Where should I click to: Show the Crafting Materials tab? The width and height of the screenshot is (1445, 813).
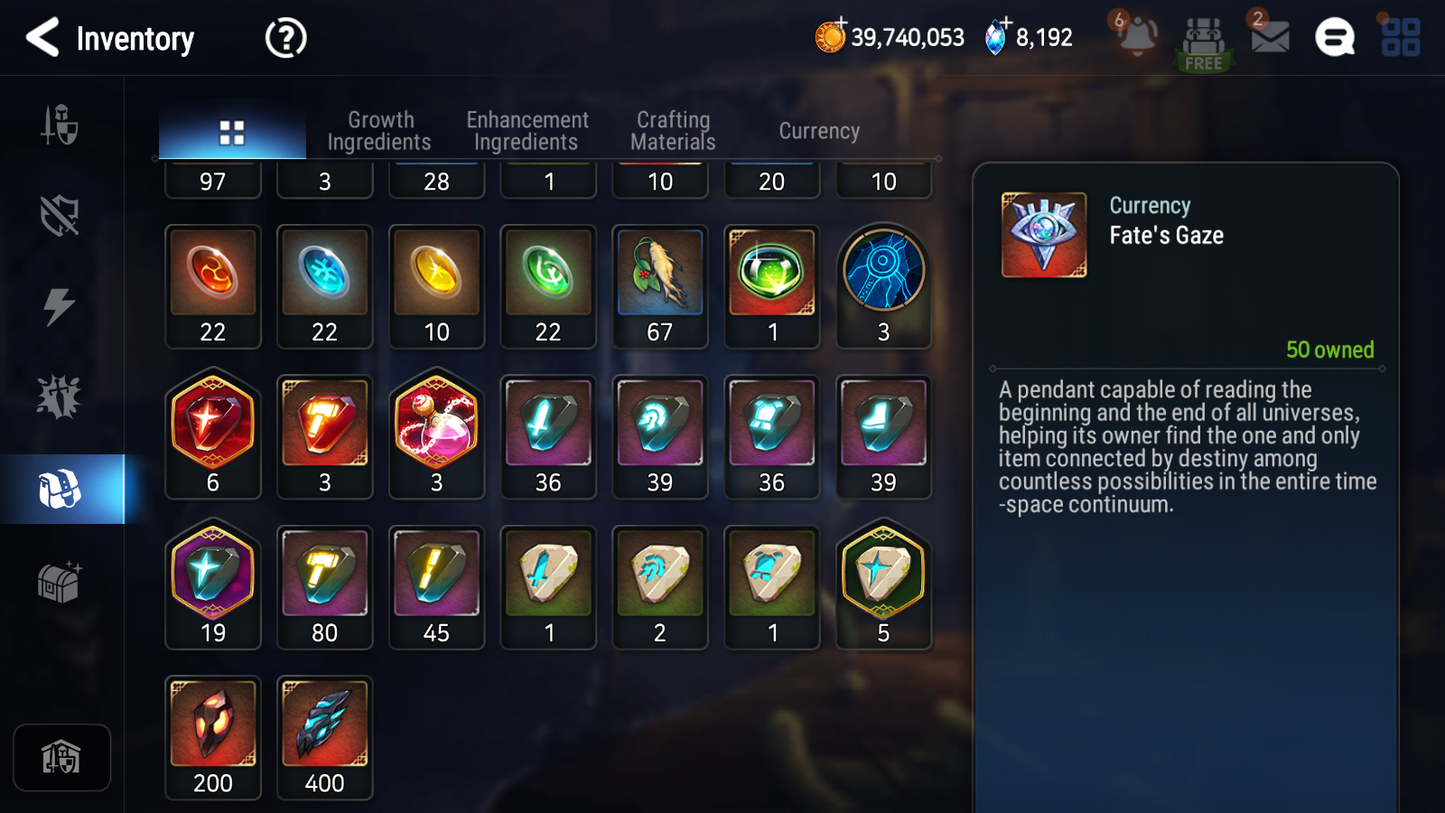(673, 131)
